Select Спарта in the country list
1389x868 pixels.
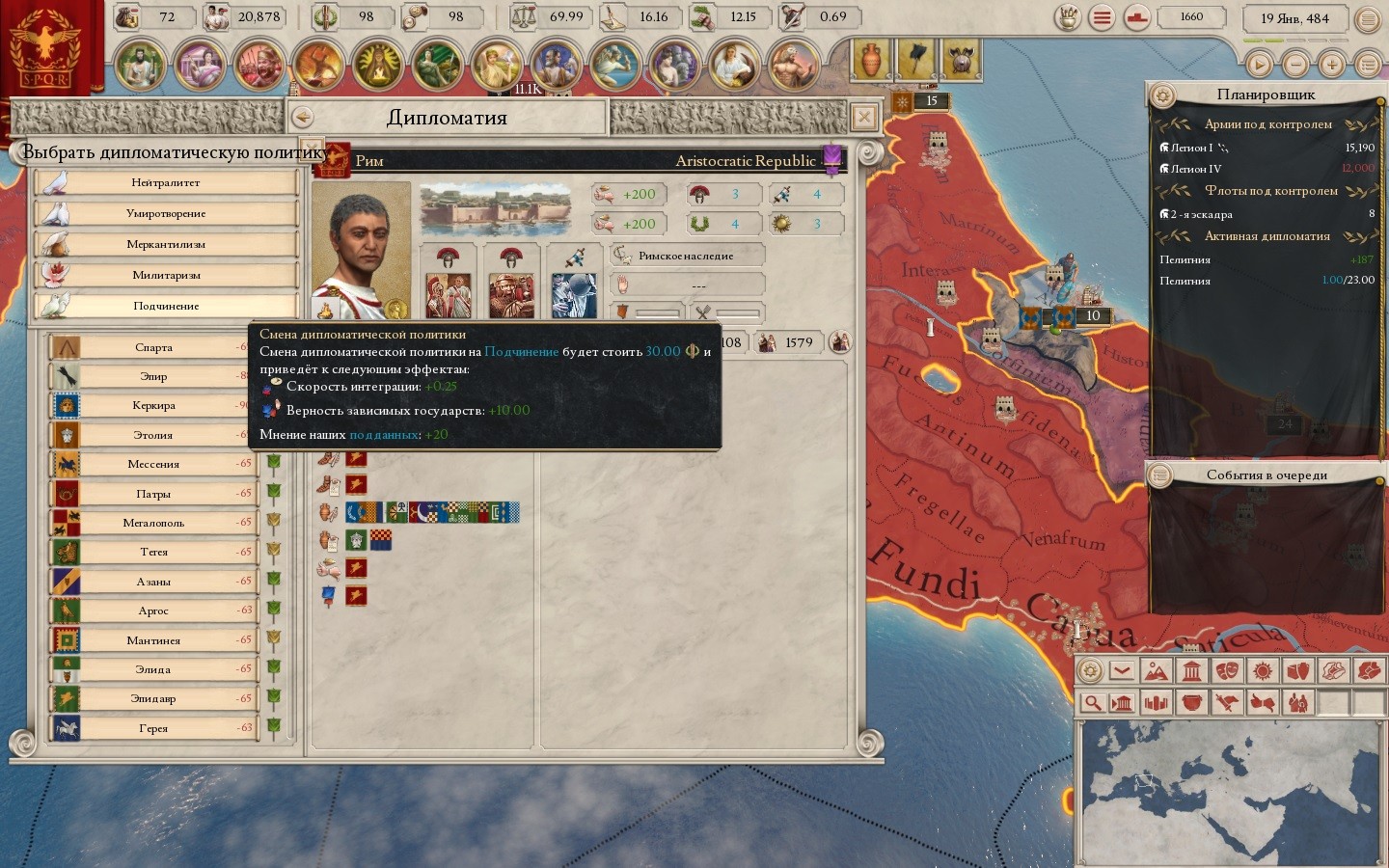(x=153, y=347)
